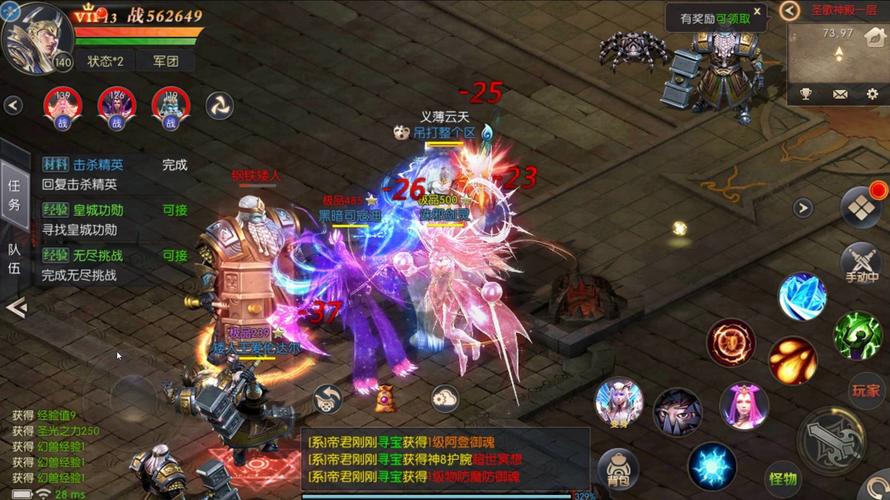The image size is (890, 500).
Task: Select the 怪物 monster target button
Action: pos(782,478)
